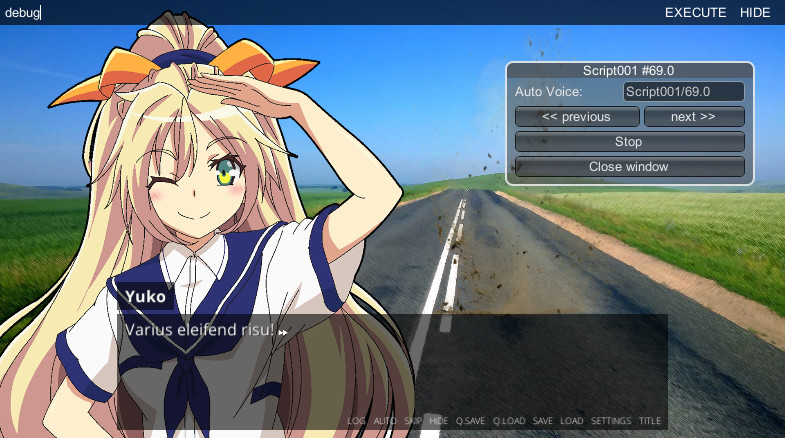Viewport: 785px width, 438px height.
Task: Open the LOAD menu
Action: point(571,421)
